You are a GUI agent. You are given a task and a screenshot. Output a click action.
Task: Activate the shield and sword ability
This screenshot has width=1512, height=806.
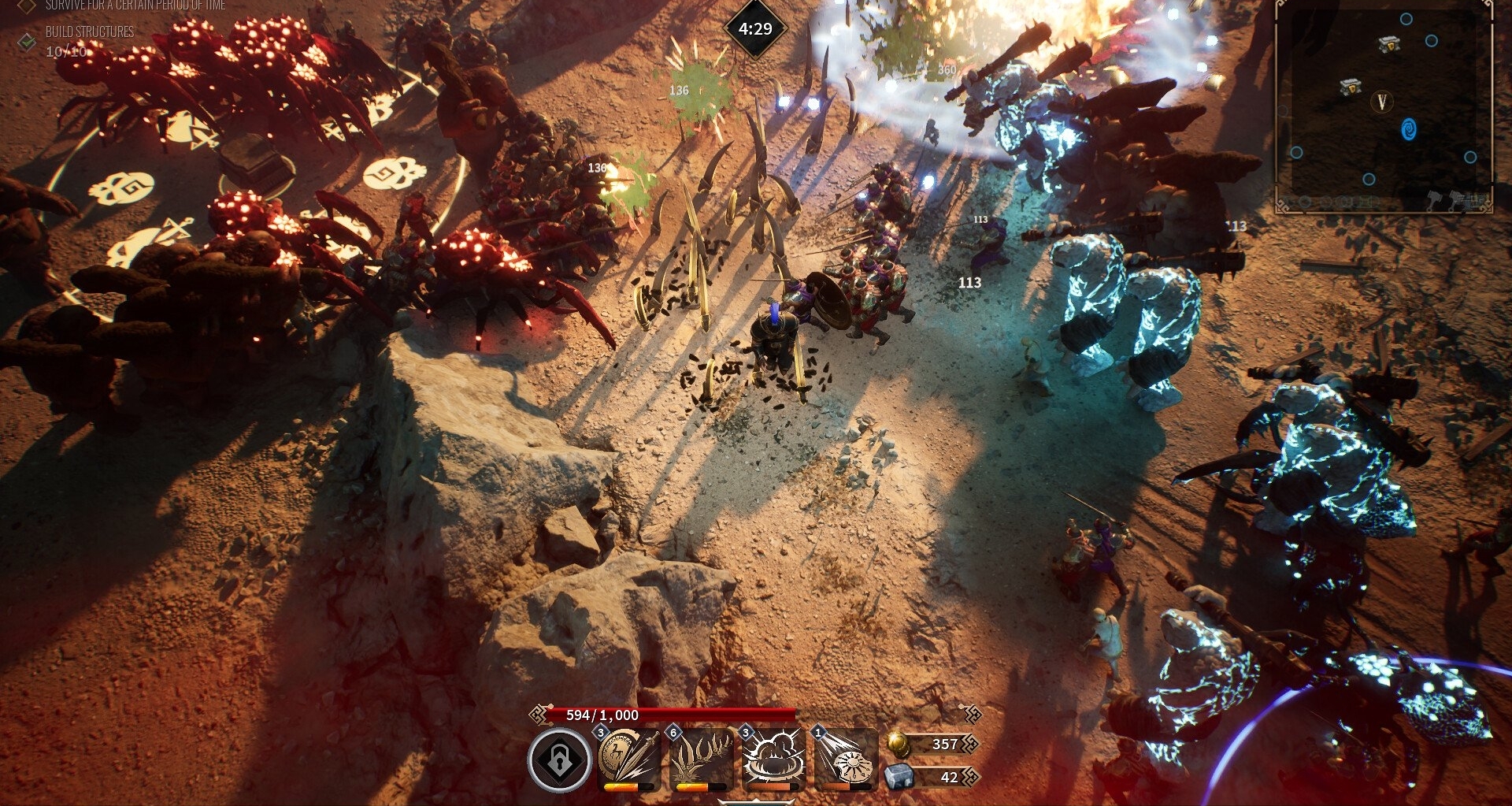pyautogui.click(x=629, y=758)
